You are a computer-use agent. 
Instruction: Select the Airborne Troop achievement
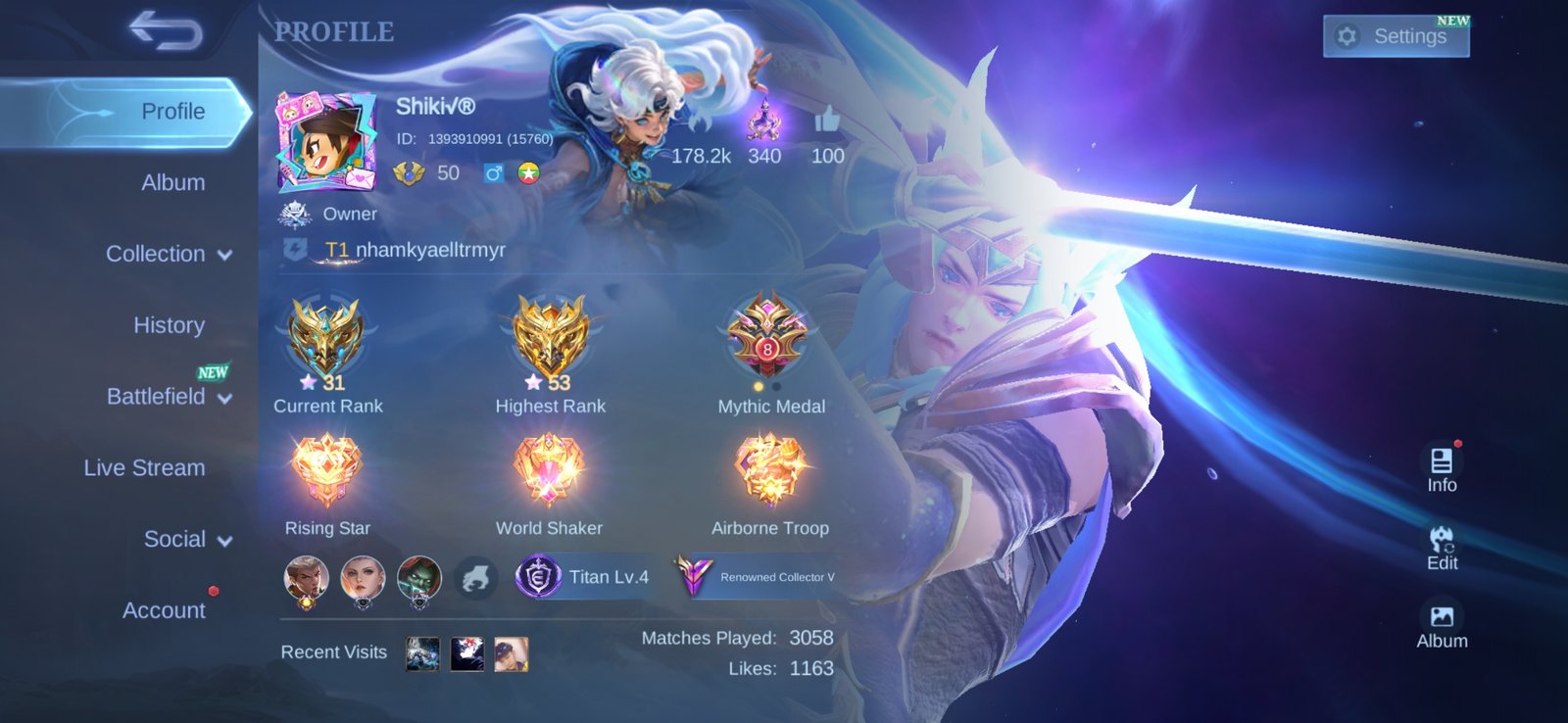(x=770, y=470)
